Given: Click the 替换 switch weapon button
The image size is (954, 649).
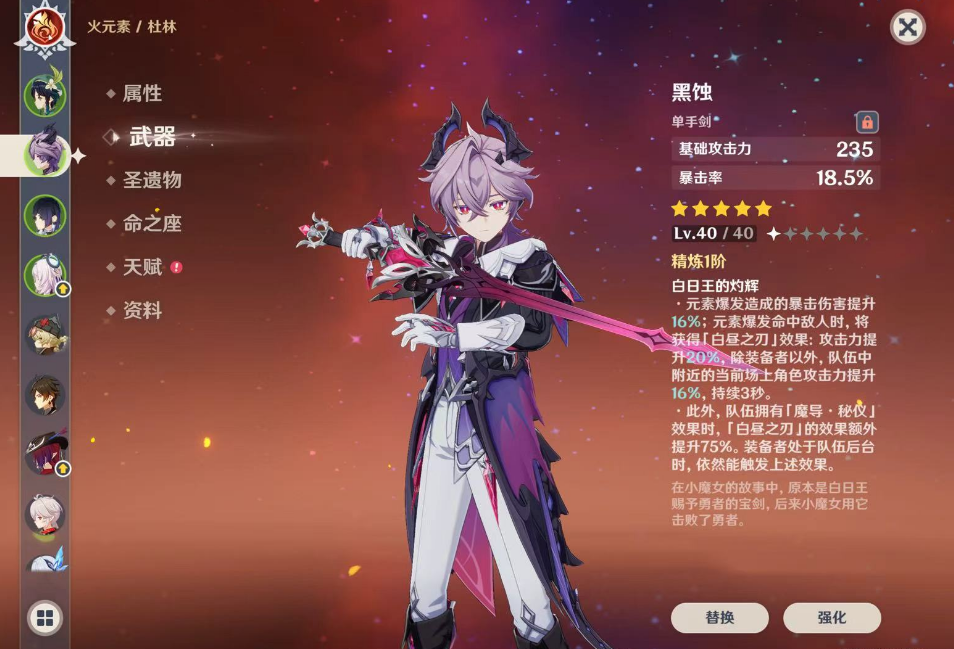Looking at the screenshot, I should [x=719, y=618].
